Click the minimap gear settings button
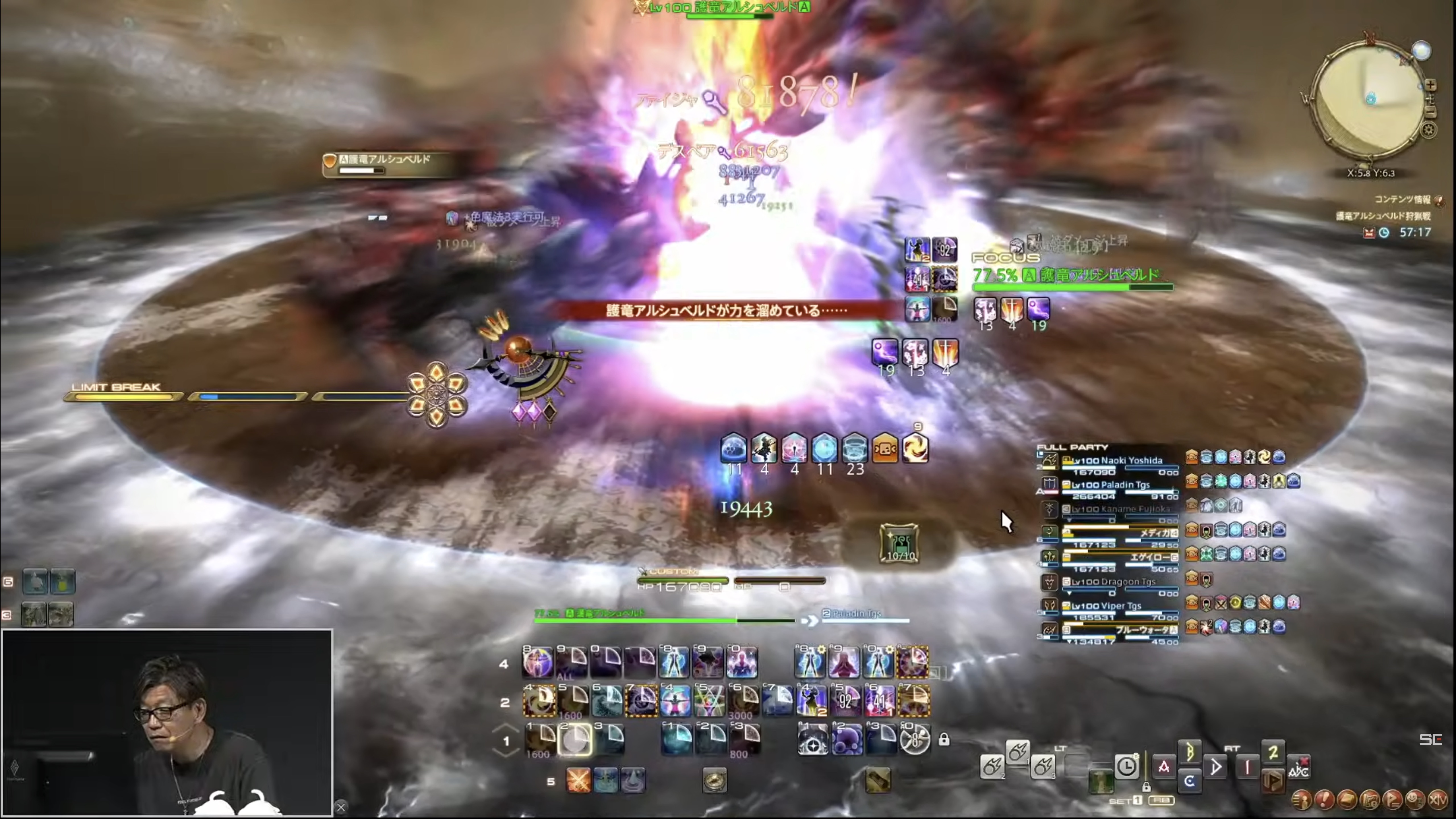This screenshot has height=819, width=1456. coord(1429,131)
